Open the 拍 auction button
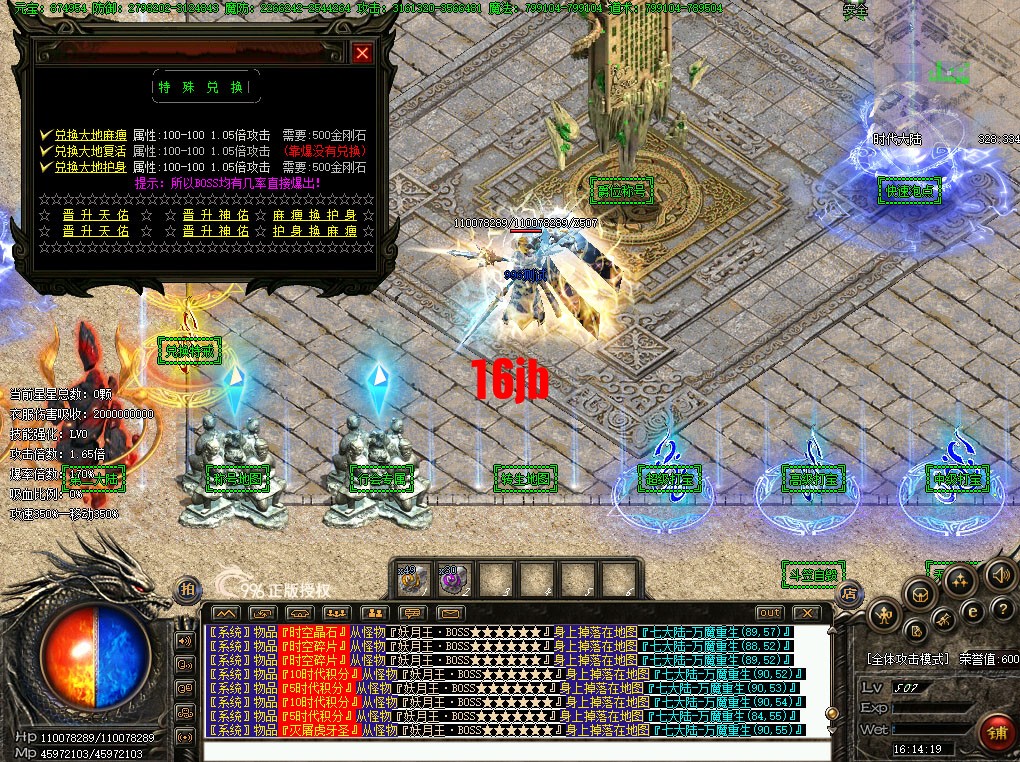The width and height of the screenshot is (1020, 762). (187, 589)
